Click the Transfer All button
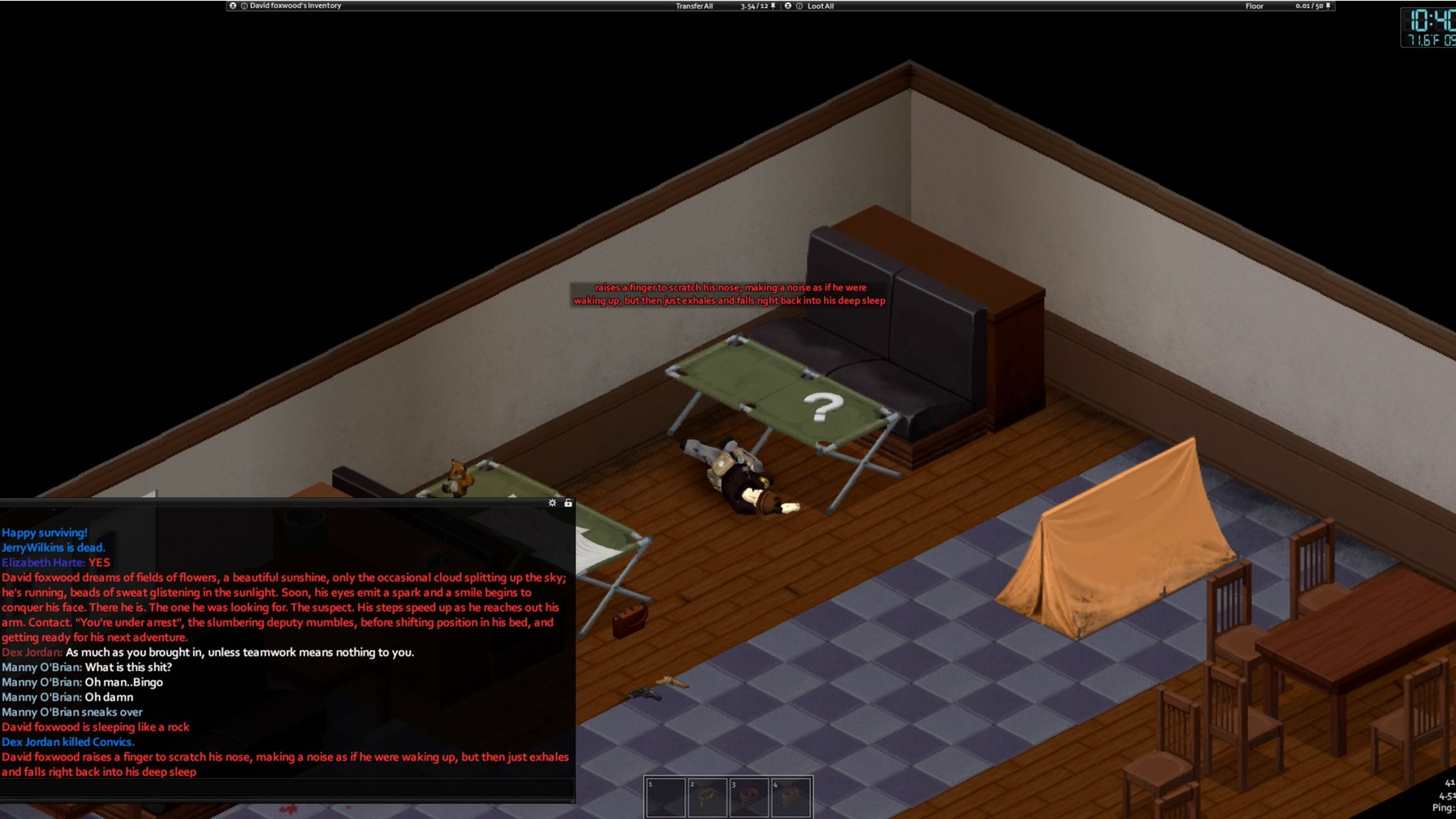Image resolution: width=1456 pixels, height=819 pixels. point(693,6)
